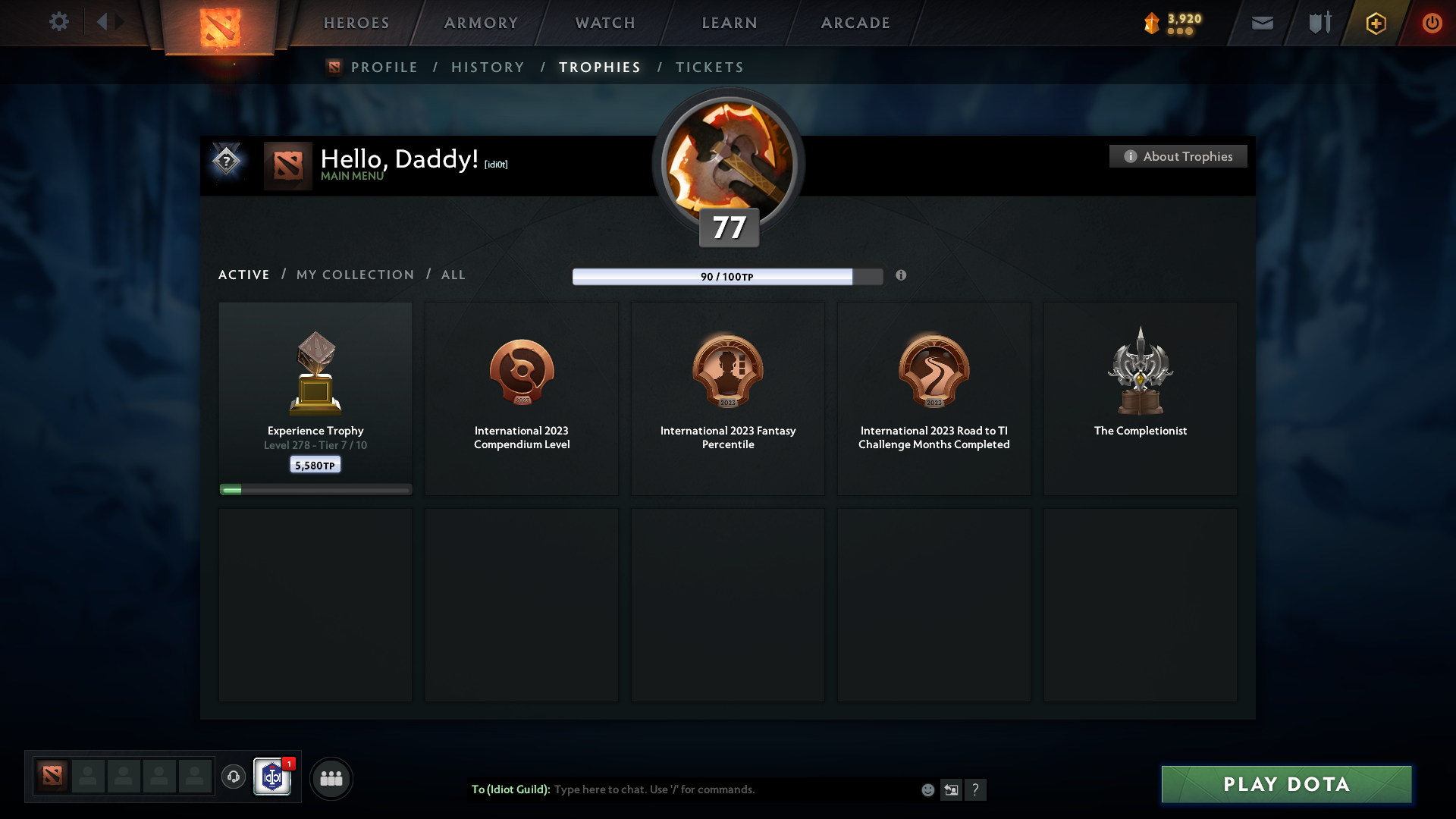Open the TP progress info tooltip icon
The height and width of the screenshot is (819, 1456).
coord(902,276)
